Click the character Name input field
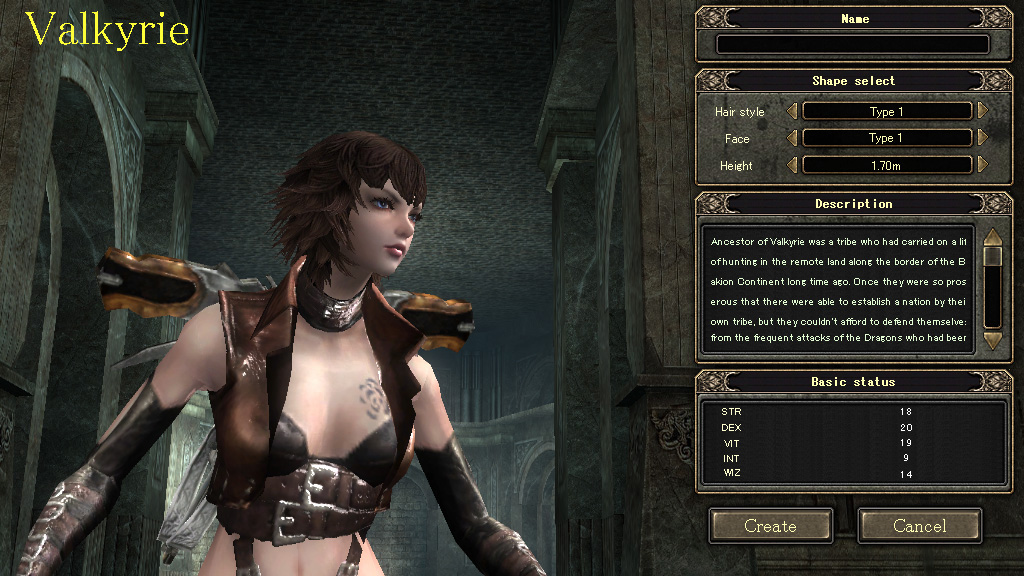 tap(853, 44)
